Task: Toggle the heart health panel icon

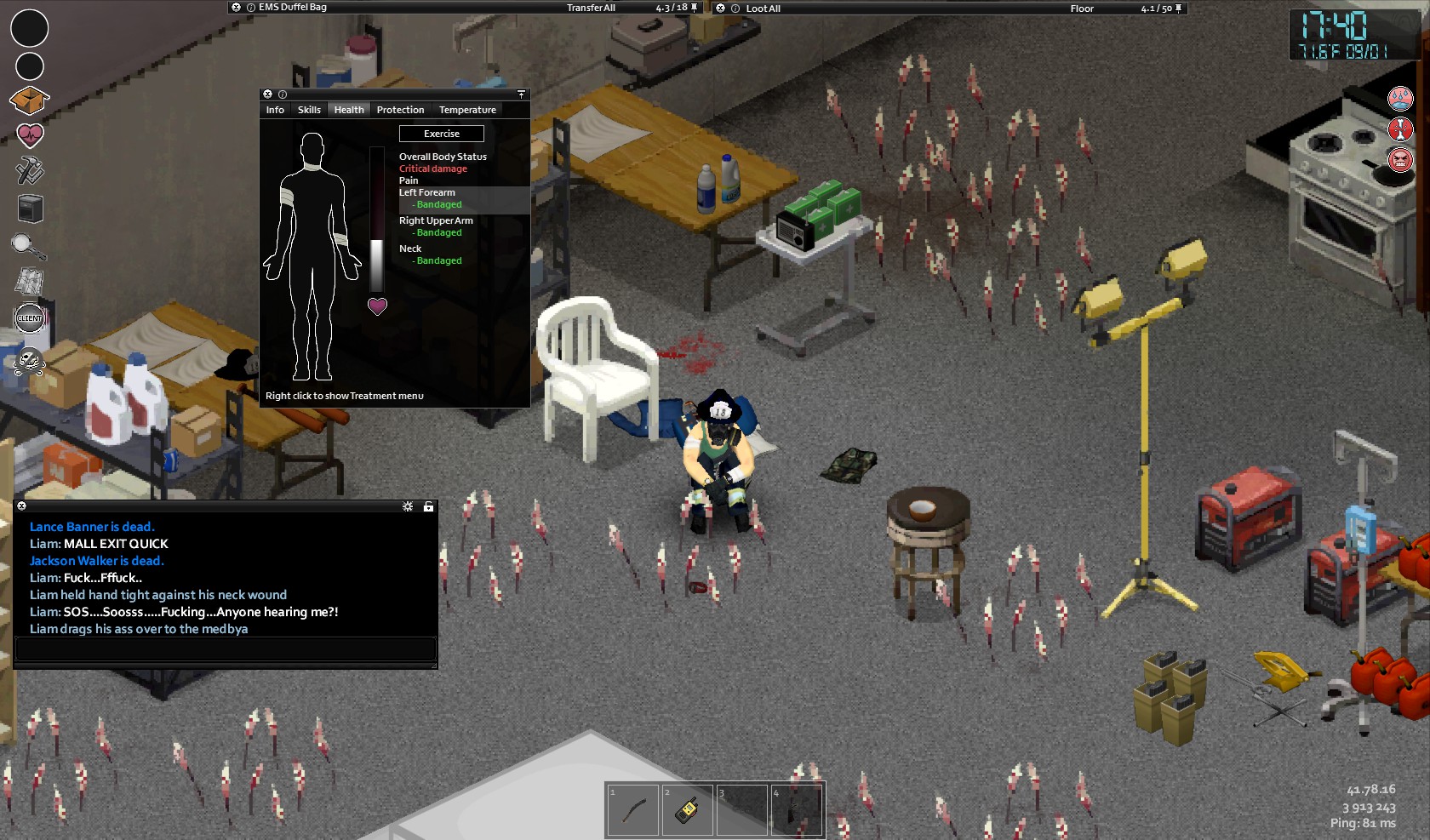Action: pyautogui.click(x=30, y=134)
